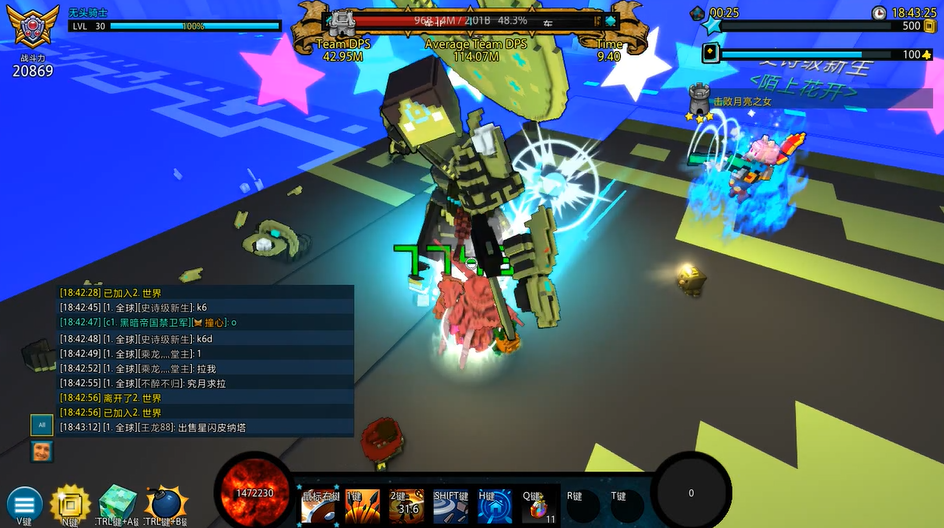Click the winged power rank emblem
Image resolution: width=944 pixels, height=528 pixels.
point(32,30)
